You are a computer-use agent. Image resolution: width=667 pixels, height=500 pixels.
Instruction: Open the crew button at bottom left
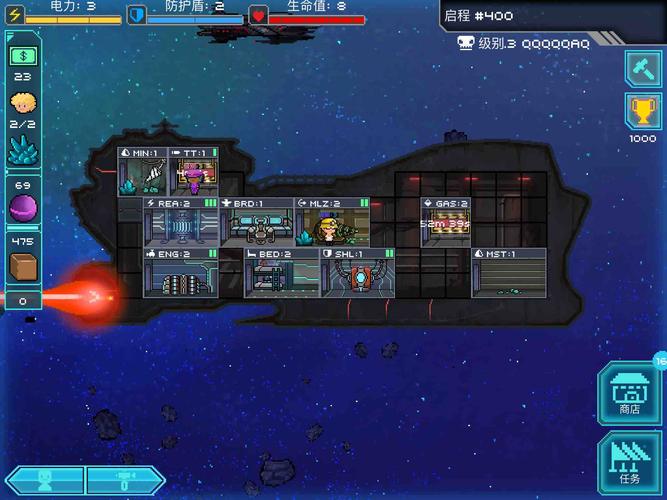(44, 481)
